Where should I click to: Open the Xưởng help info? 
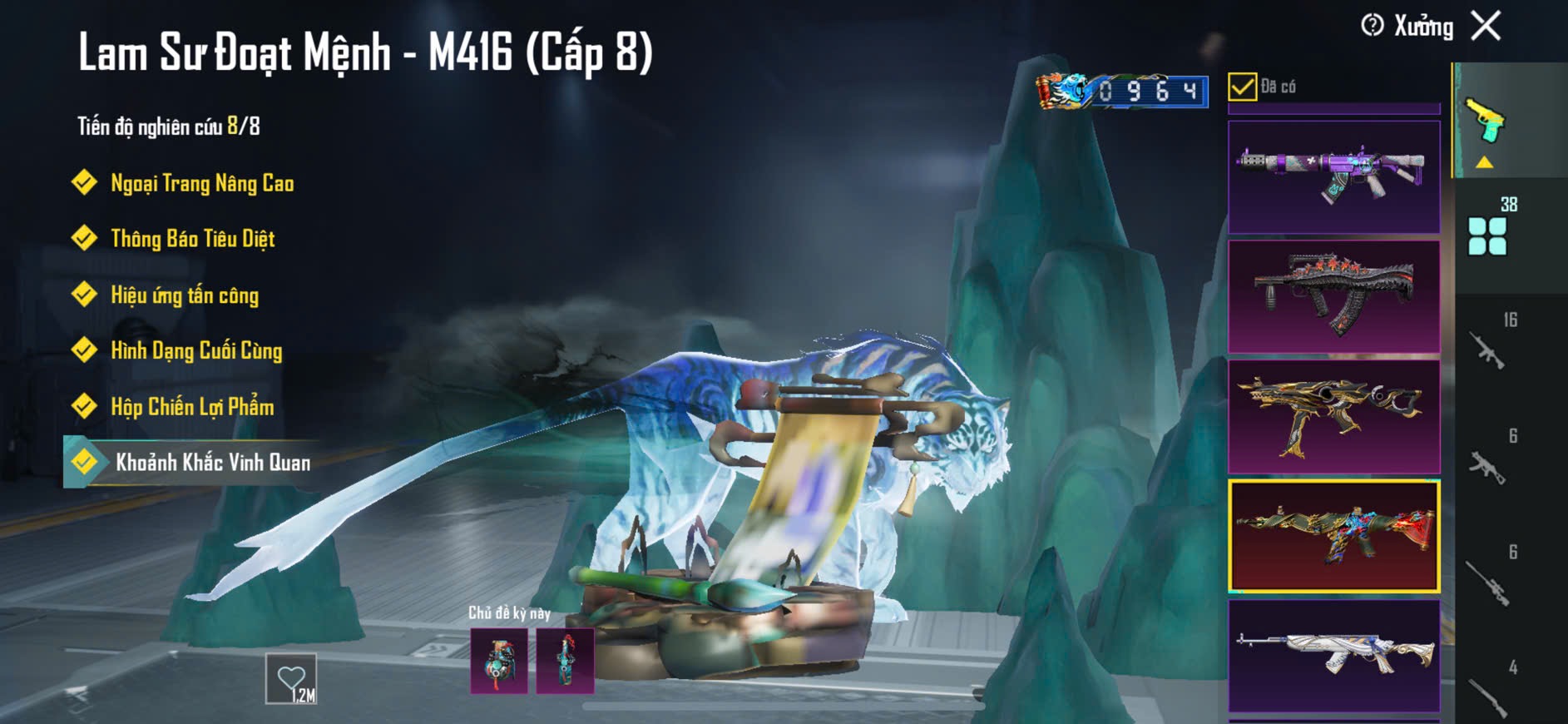[x=1373, y=26]
